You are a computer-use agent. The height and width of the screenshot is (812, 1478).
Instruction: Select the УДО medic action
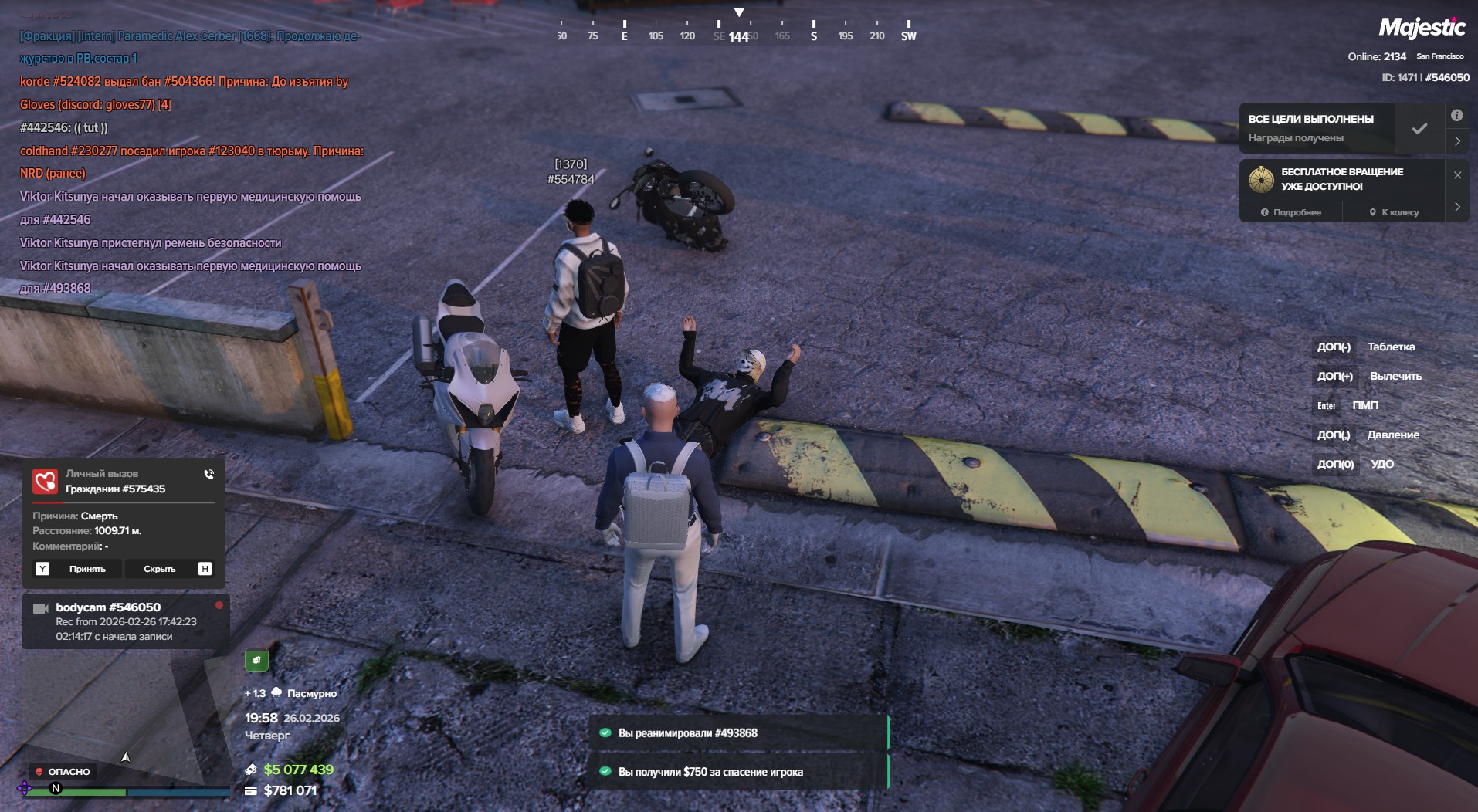(x=1381, y=464)
